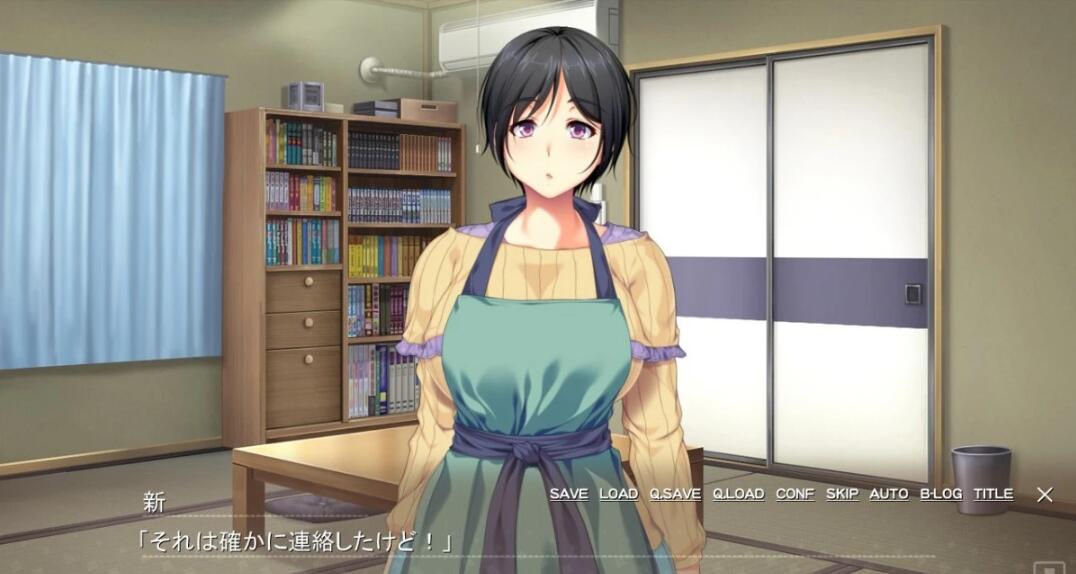Click Q.LOAD to quick load

tap(738, 494)
